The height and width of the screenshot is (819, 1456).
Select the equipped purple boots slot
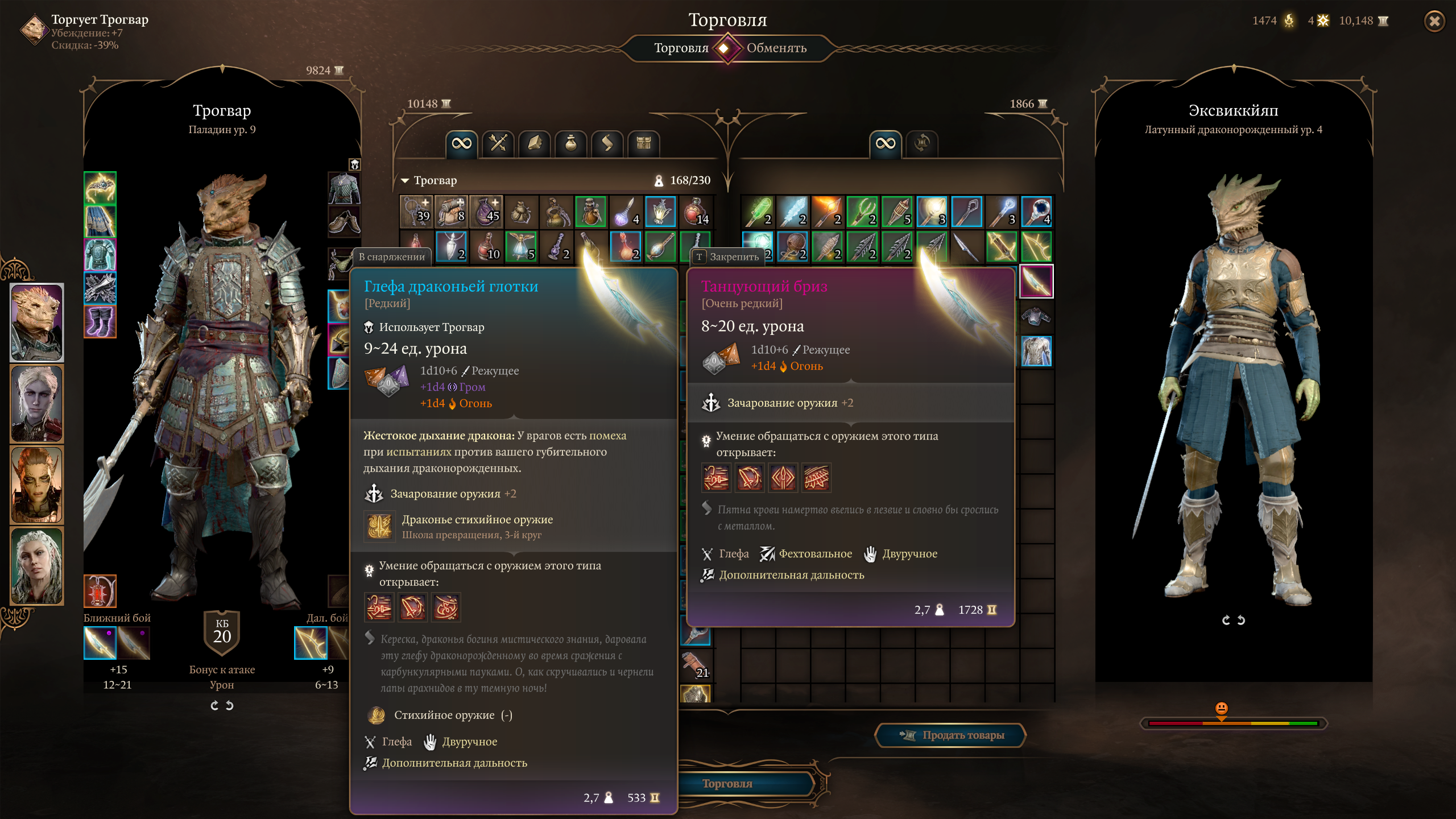click(x=100, y=321)
